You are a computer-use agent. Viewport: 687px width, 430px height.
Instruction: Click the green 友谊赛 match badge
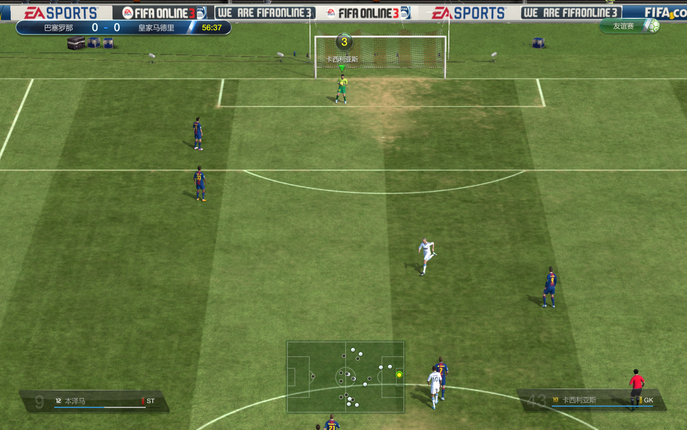pyautogui.click(x=629, y=27)
